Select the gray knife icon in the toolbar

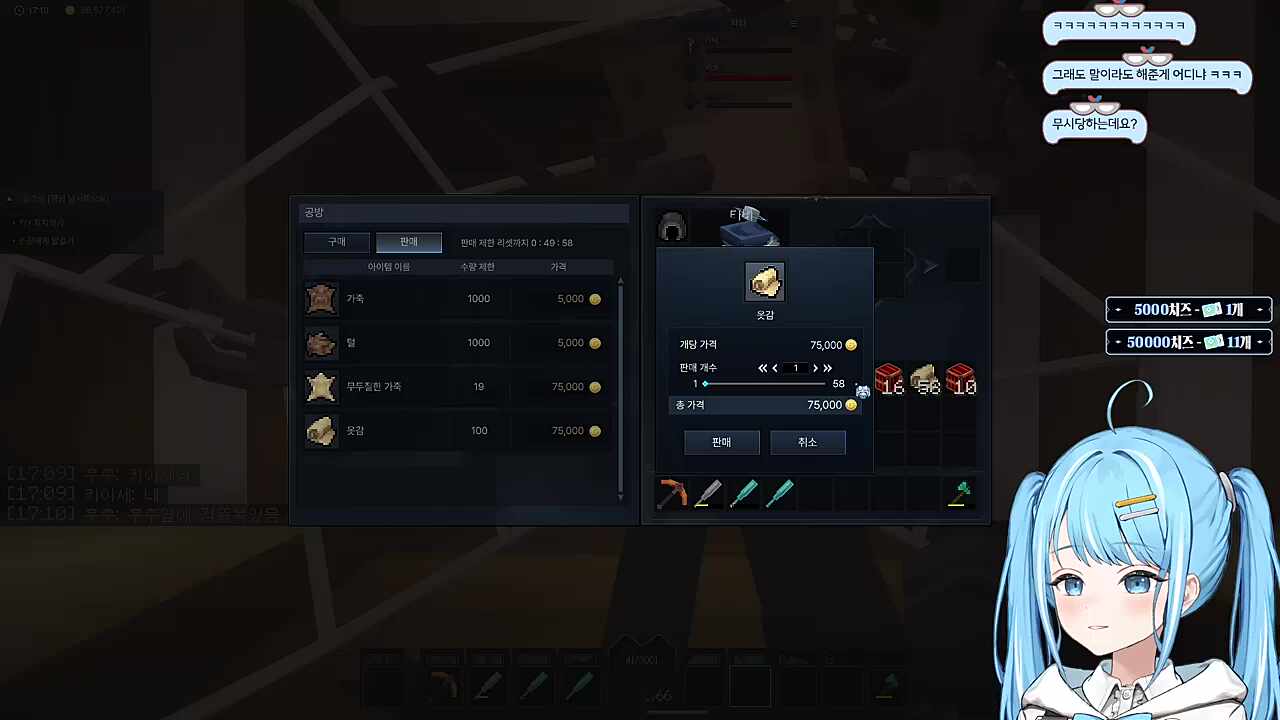pyautogui.click(x=708, y=491)
